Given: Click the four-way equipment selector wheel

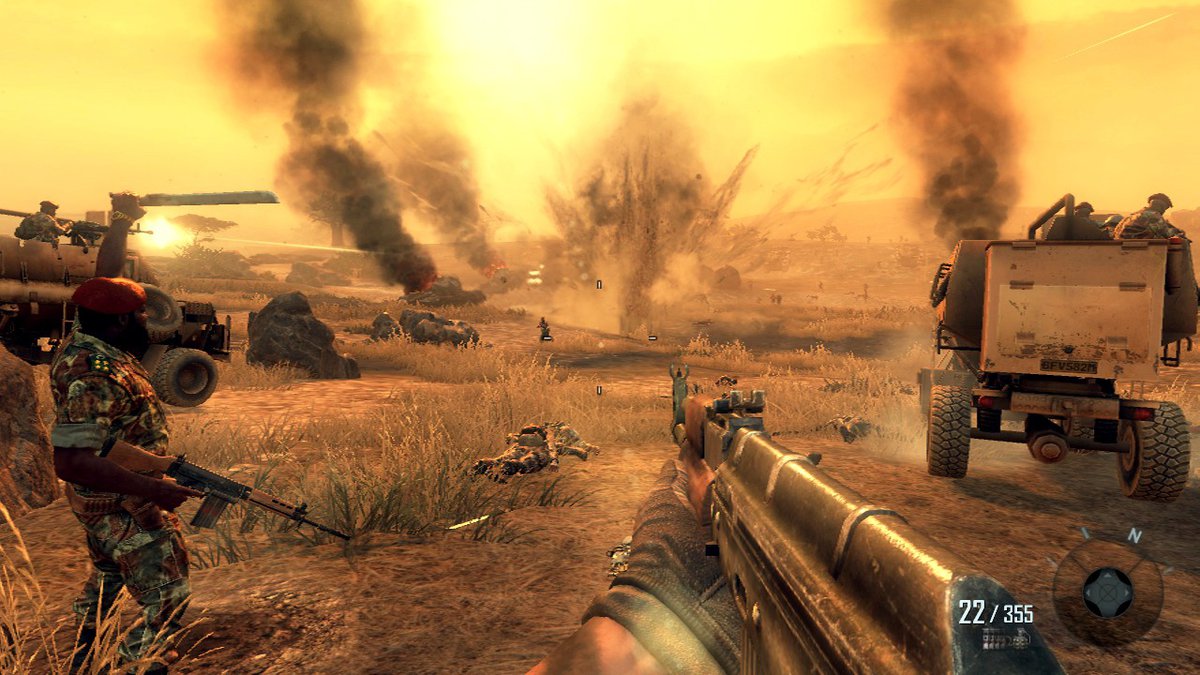Looking at the screenshot, I should pyautogui.click(x=1108, y=592).
